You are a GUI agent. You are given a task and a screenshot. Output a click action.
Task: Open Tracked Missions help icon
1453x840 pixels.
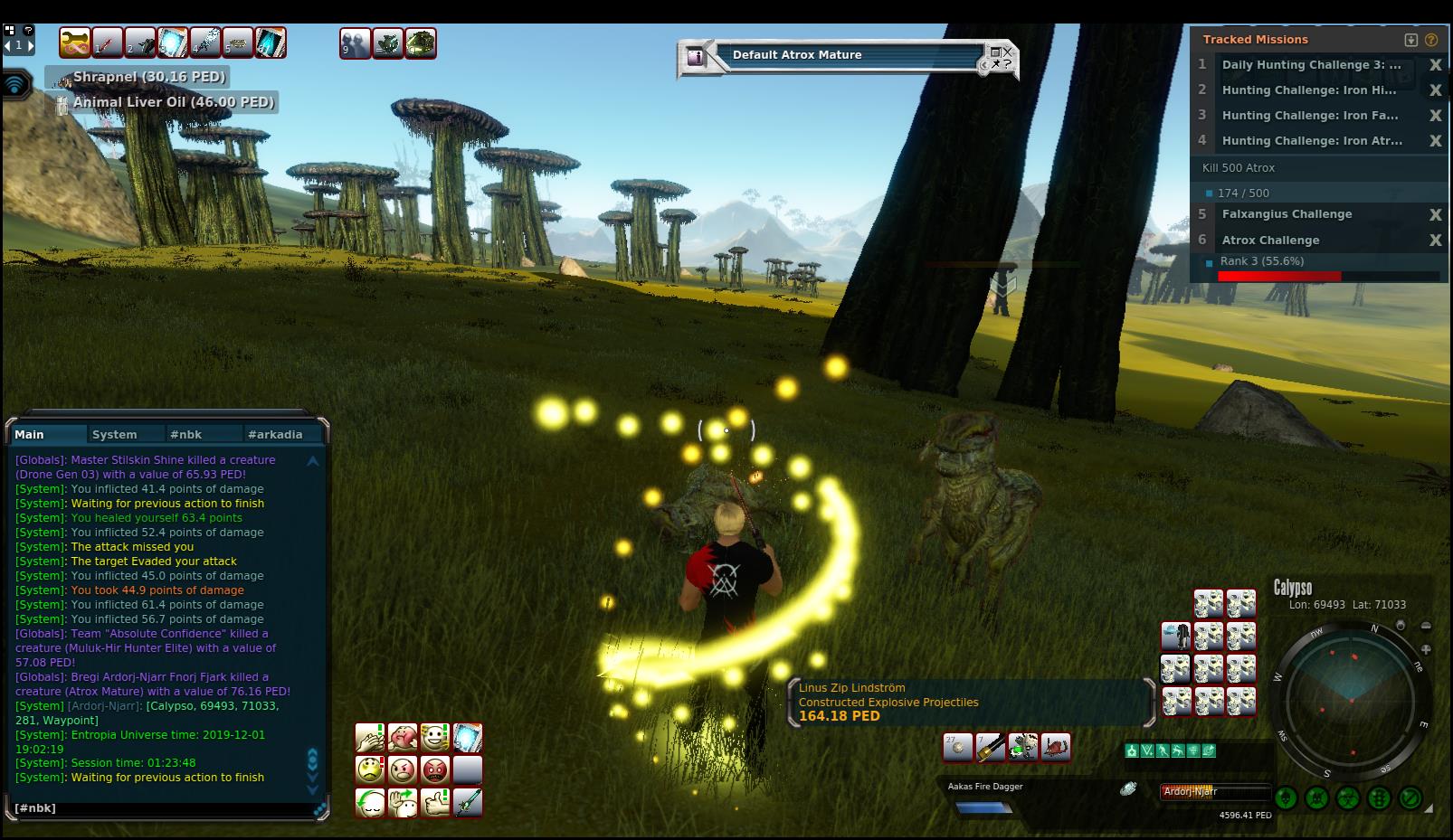pos(1431,40)
